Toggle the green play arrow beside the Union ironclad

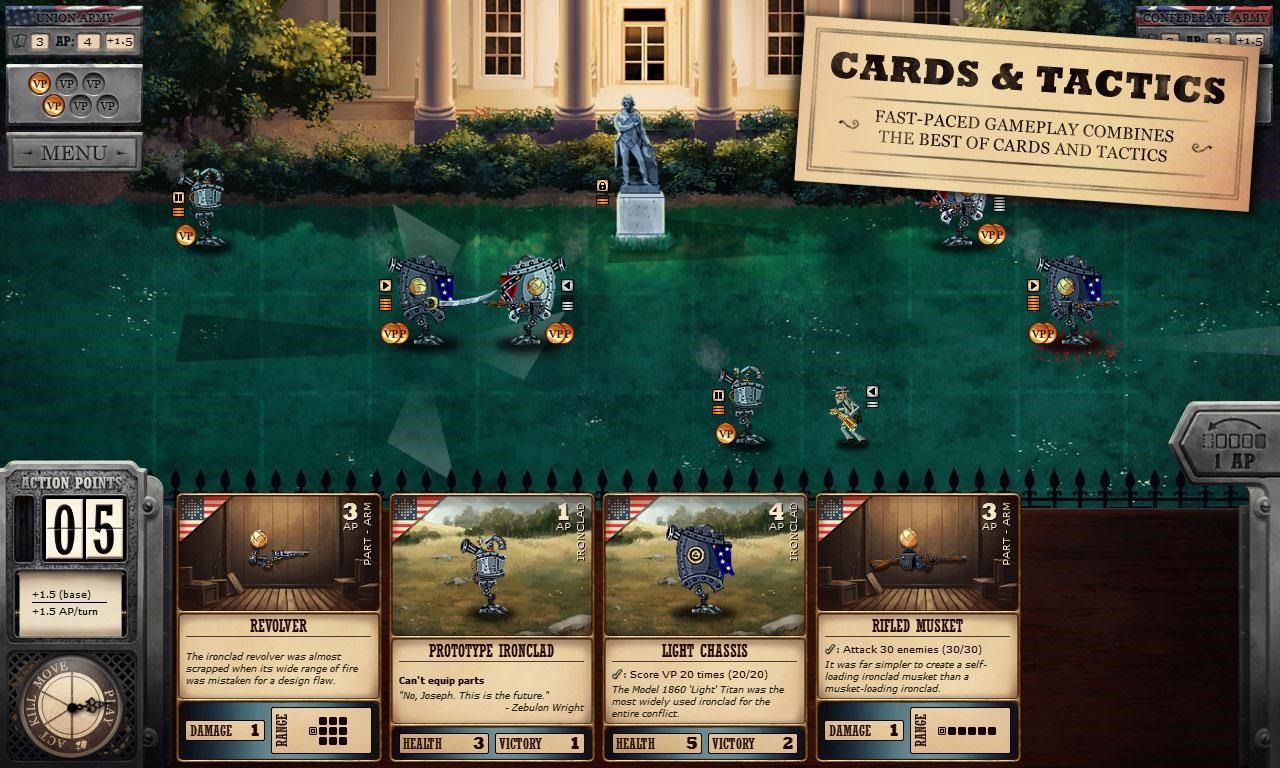(x=385, y=285)
